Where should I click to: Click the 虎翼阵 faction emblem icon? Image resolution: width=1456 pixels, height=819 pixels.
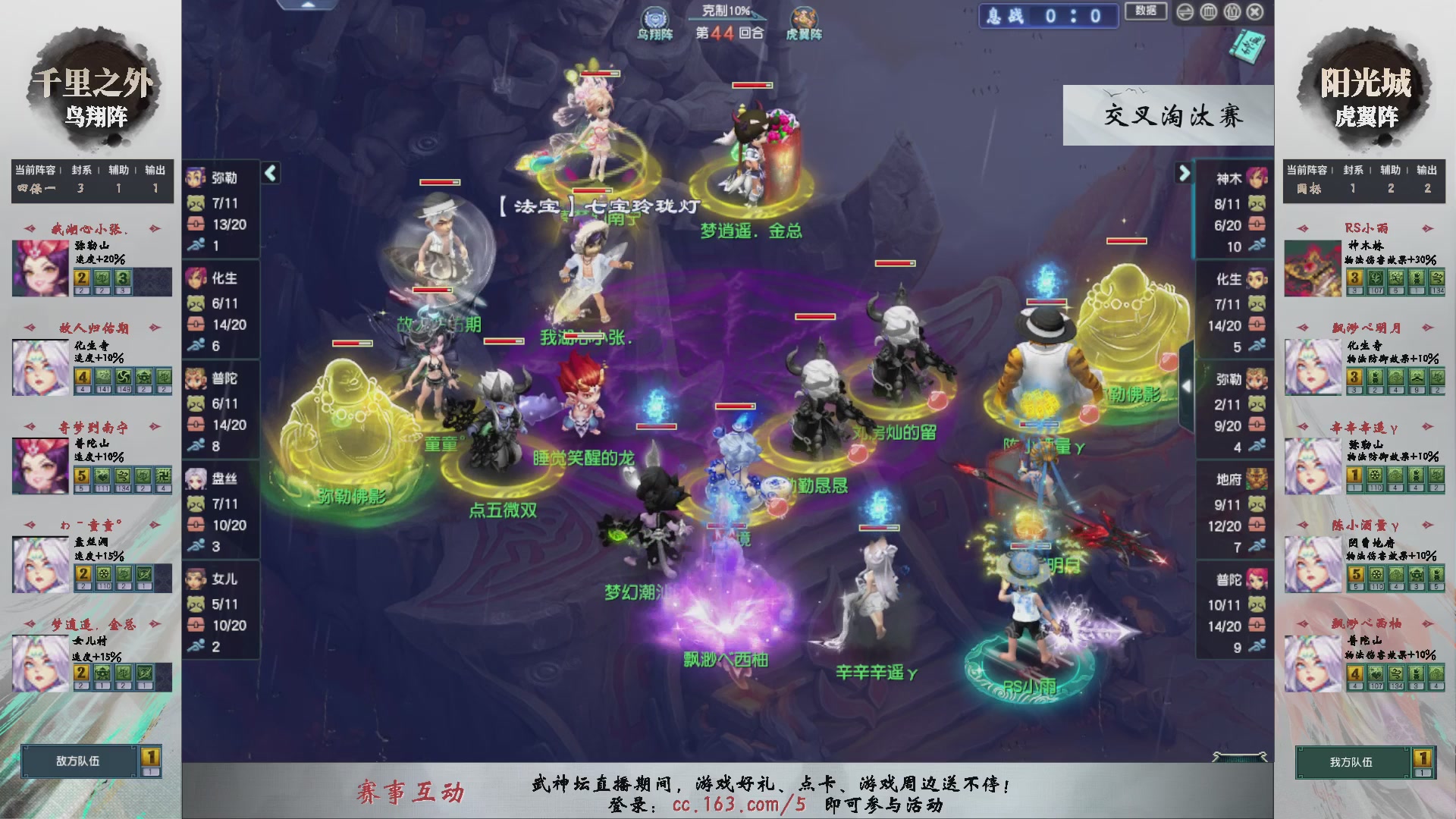pyautogui.click(x=804, y=17)
